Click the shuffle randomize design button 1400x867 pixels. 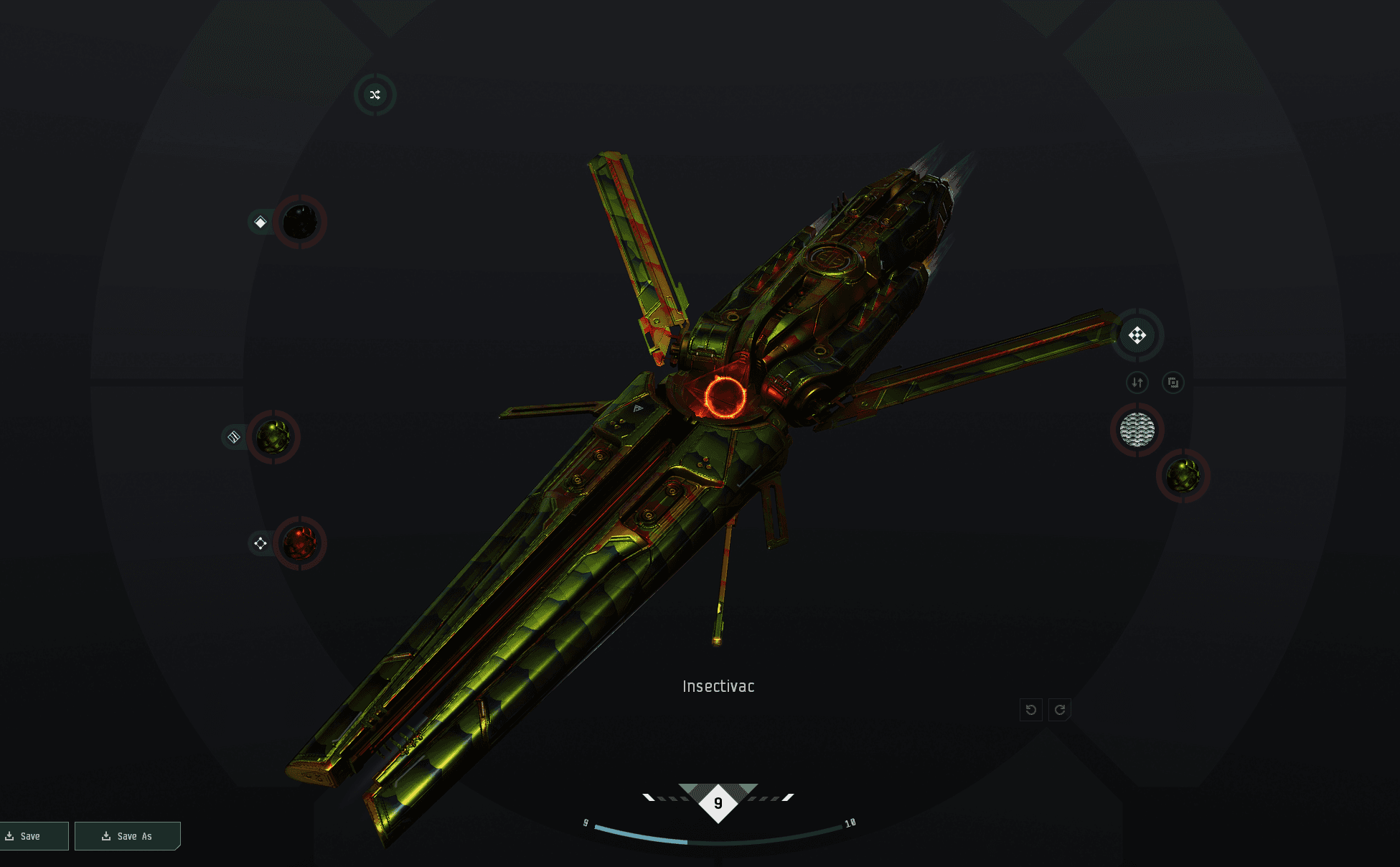[375, 95]
